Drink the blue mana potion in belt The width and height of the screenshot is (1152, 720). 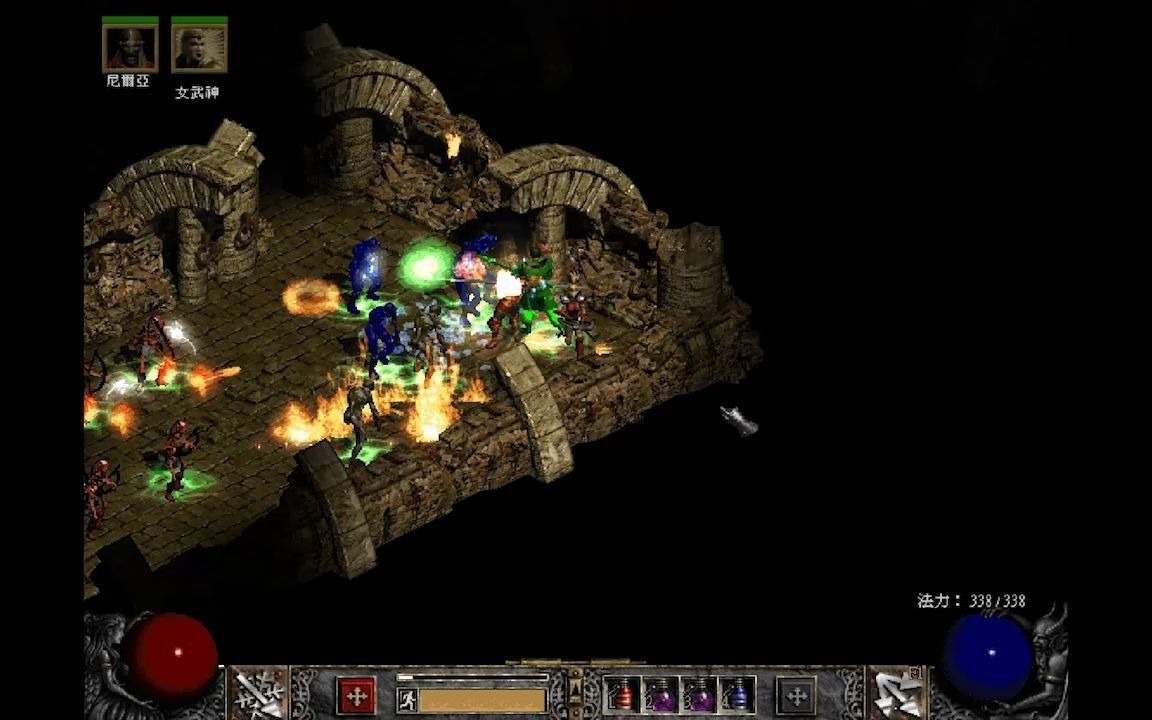coord(737,694)
